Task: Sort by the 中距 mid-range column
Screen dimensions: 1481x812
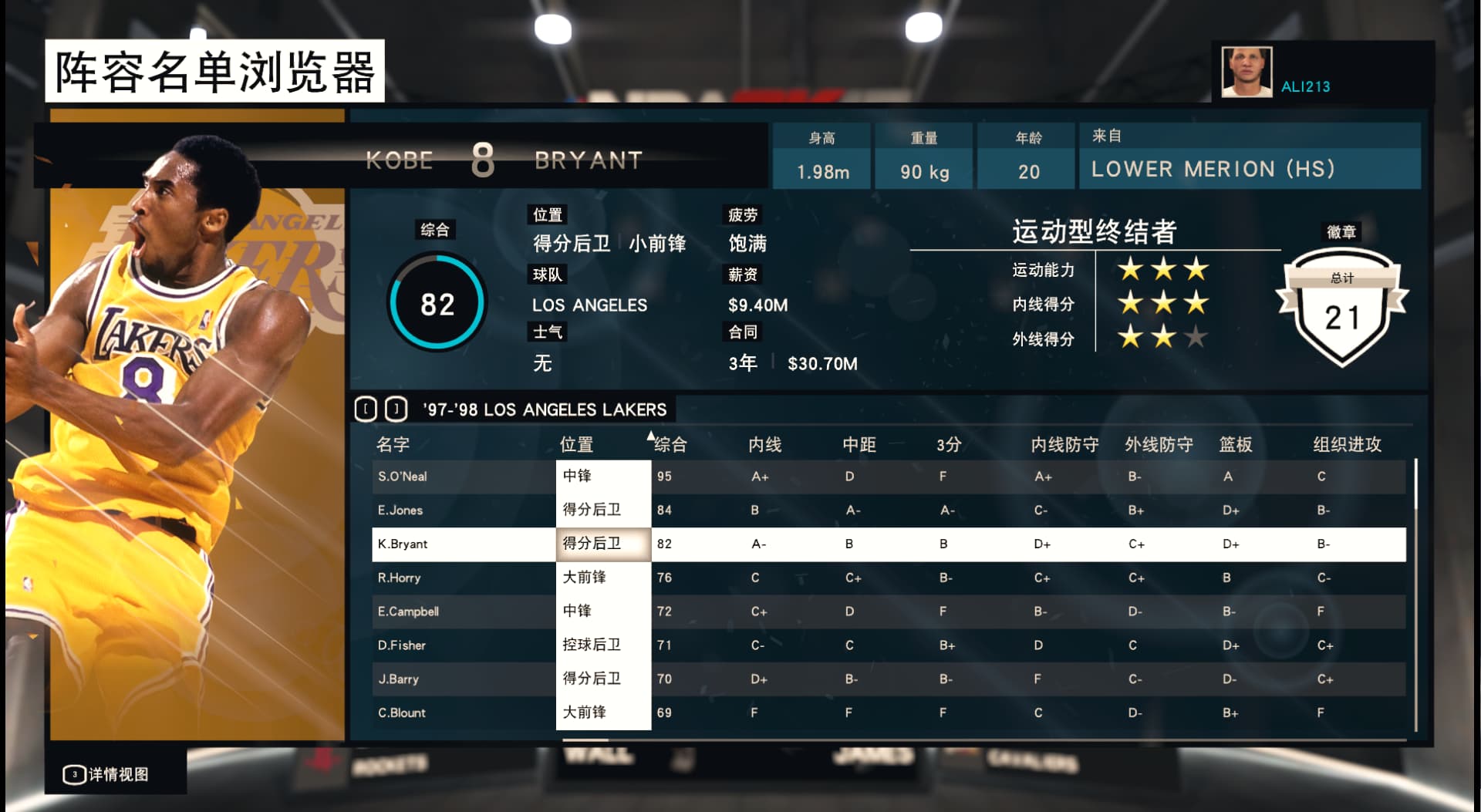Action: 859,444
